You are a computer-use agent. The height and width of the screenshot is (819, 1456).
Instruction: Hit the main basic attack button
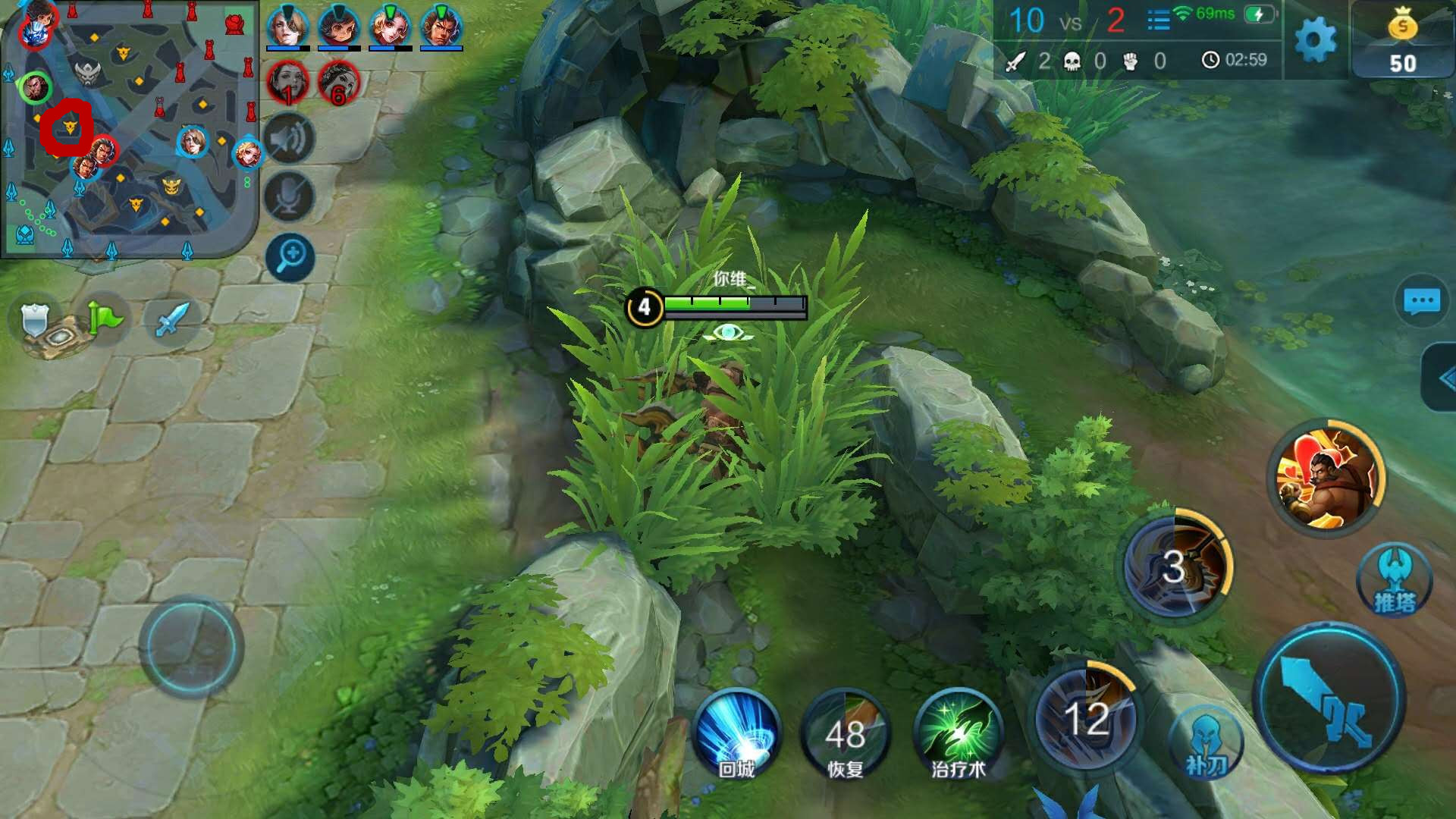point(1329,698)
